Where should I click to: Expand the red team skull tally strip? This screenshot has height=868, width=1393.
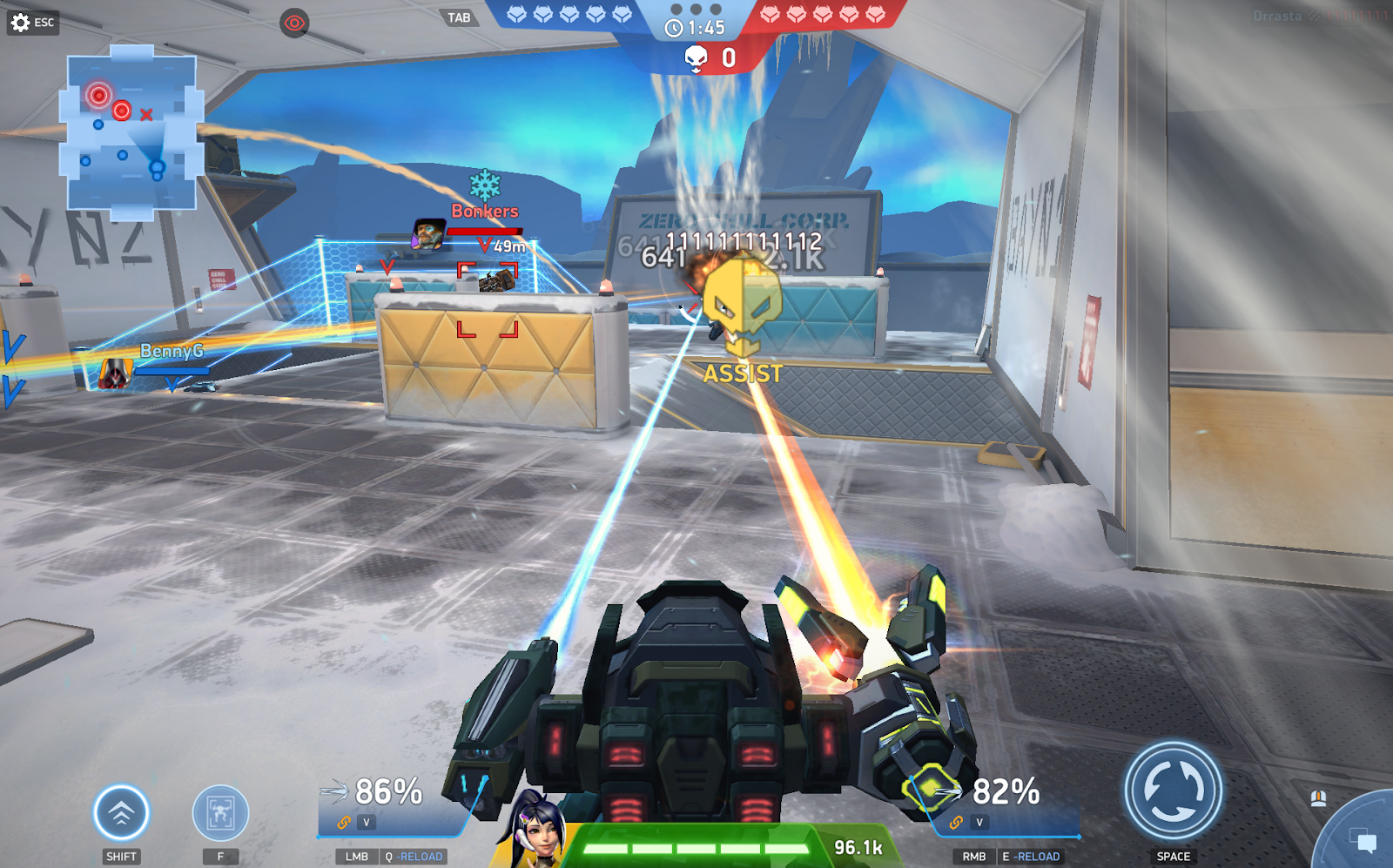tap(823, 13)
